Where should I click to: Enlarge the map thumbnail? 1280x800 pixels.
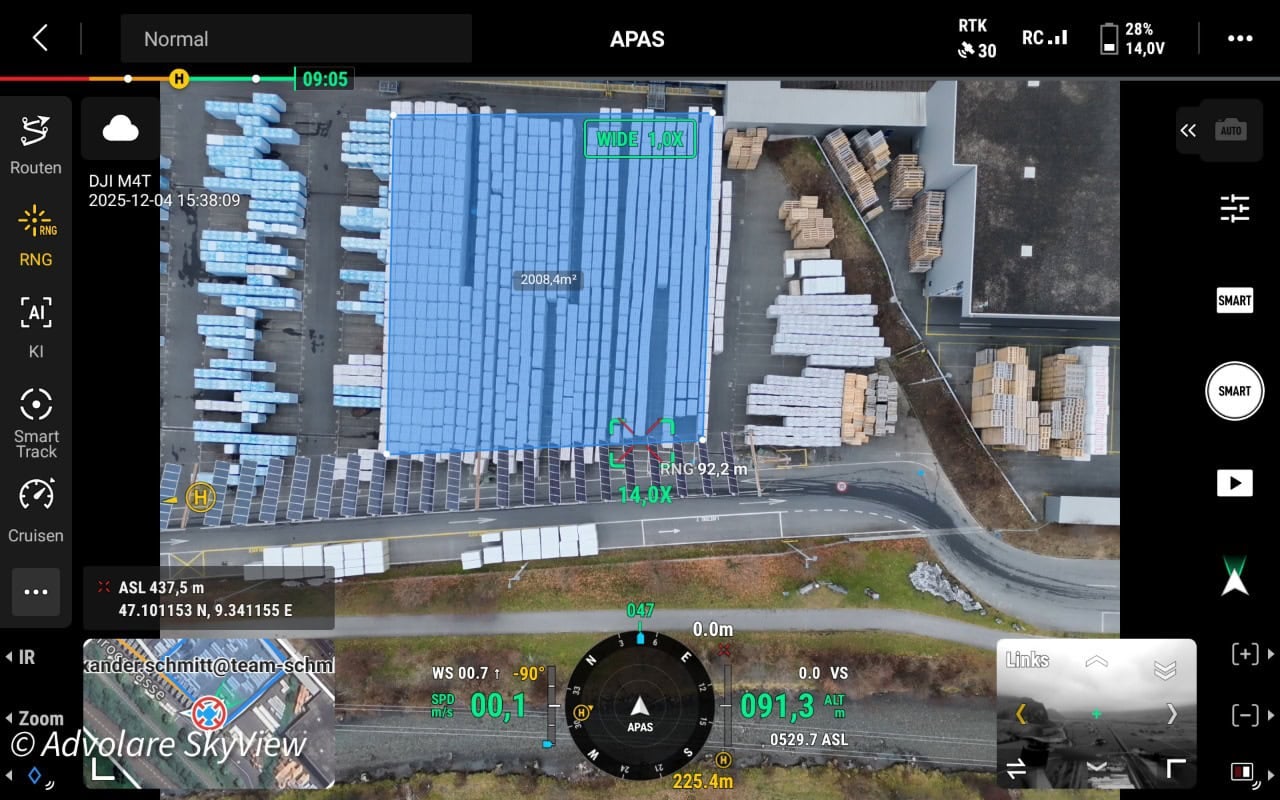click(104, 768)
